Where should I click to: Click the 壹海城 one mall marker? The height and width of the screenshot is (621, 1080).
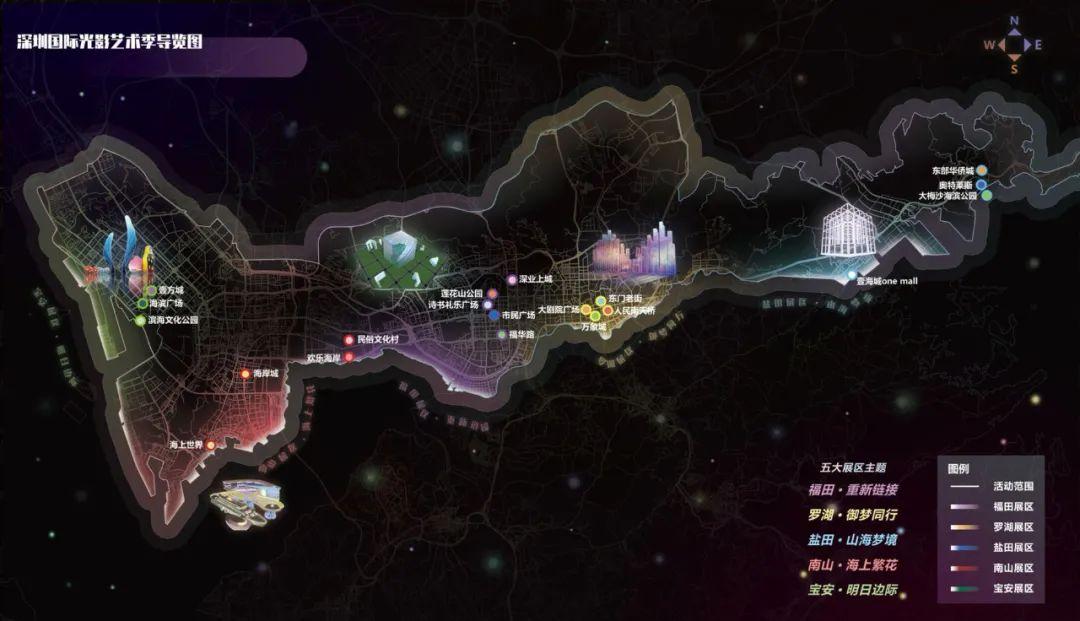[x=852, y=275]
